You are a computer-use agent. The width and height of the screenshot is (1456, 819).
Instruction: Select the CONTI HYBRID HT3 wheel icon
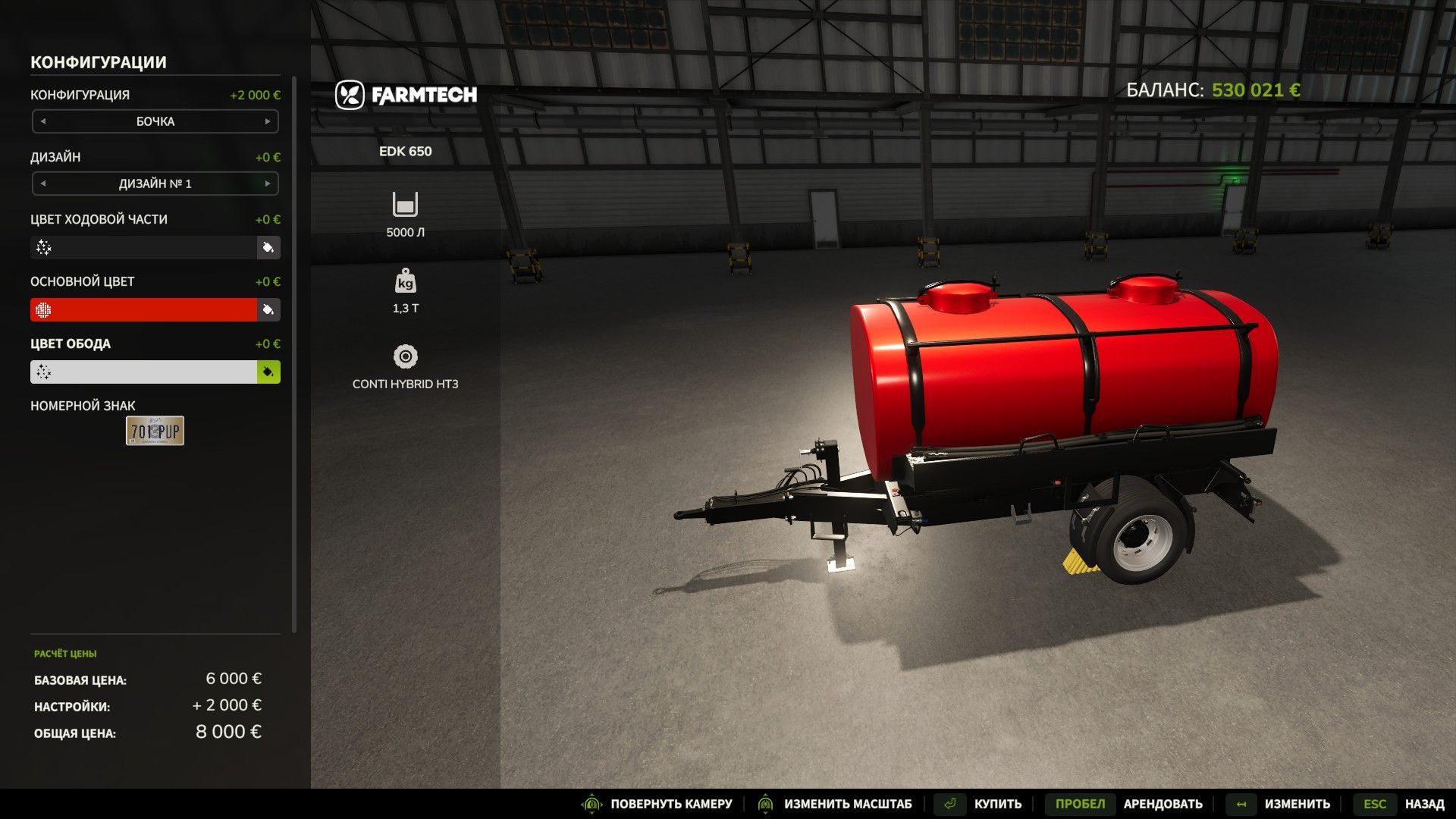[x=406, y=354]
